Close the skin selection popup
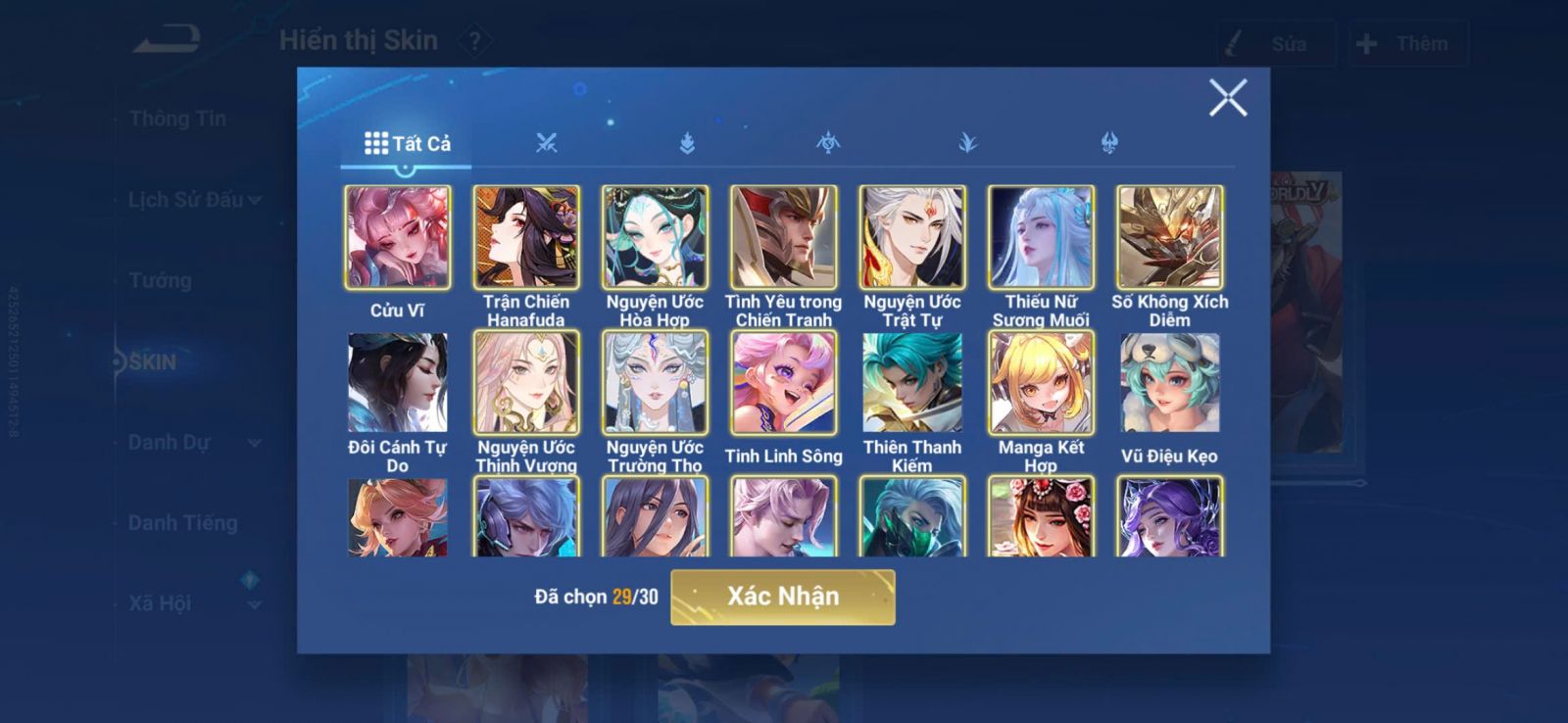Viewport: 1568px width, 723px height. coord(1227,98)
